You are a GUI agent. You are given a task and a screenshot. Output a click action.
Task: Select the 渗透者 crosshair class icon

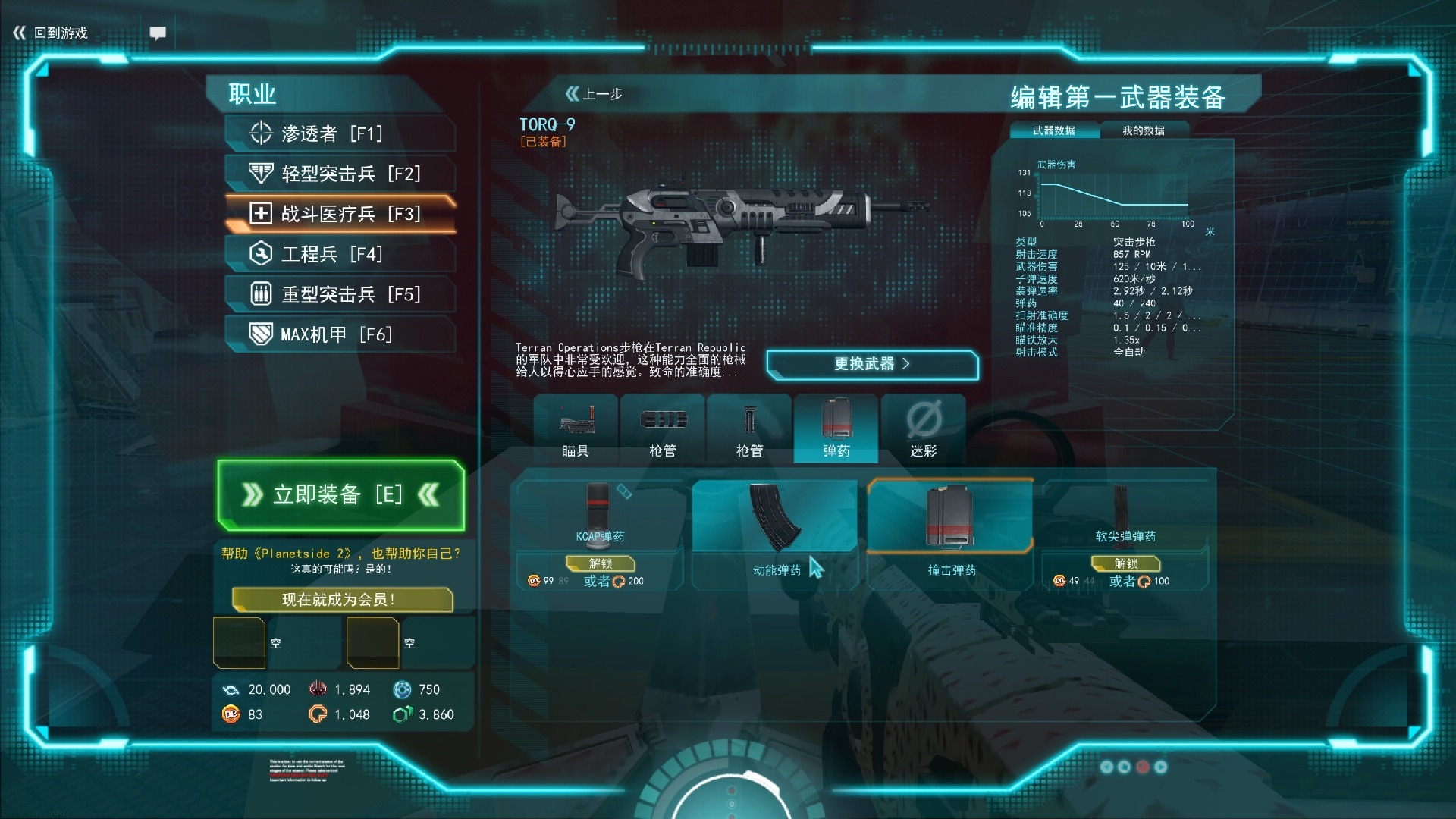(x=260, y=132)
